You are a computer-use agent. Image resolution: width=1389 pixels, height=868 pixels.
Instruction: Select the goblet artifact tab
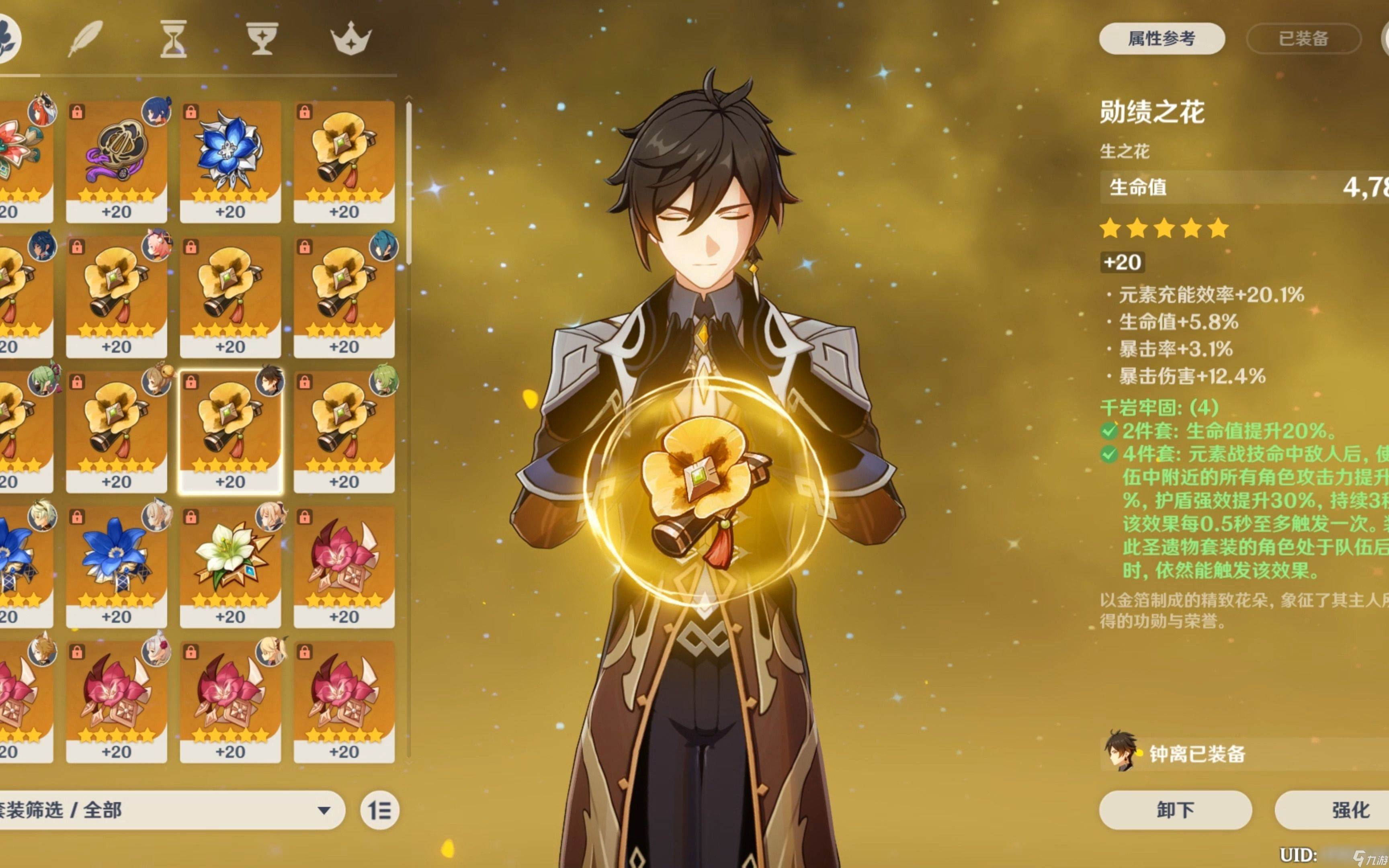[262, 39]
